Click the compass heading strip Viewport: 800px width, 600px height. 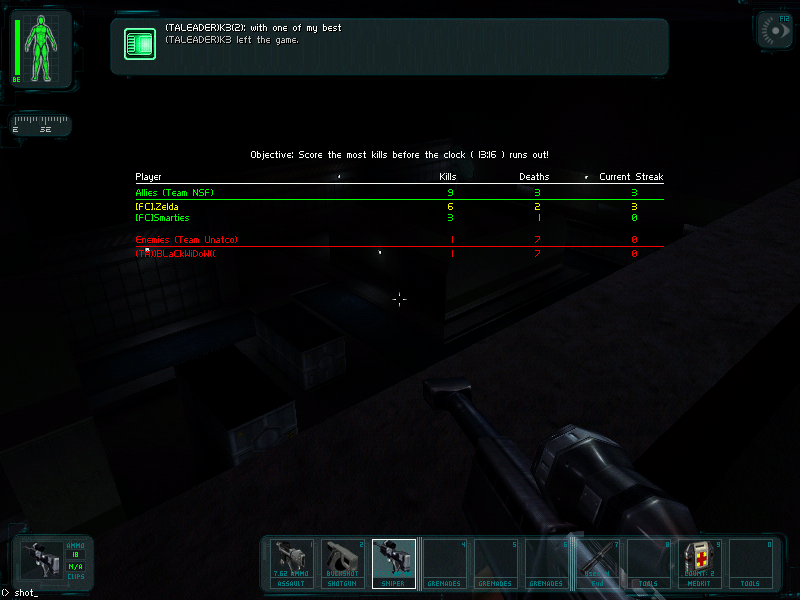coord(41,125)
